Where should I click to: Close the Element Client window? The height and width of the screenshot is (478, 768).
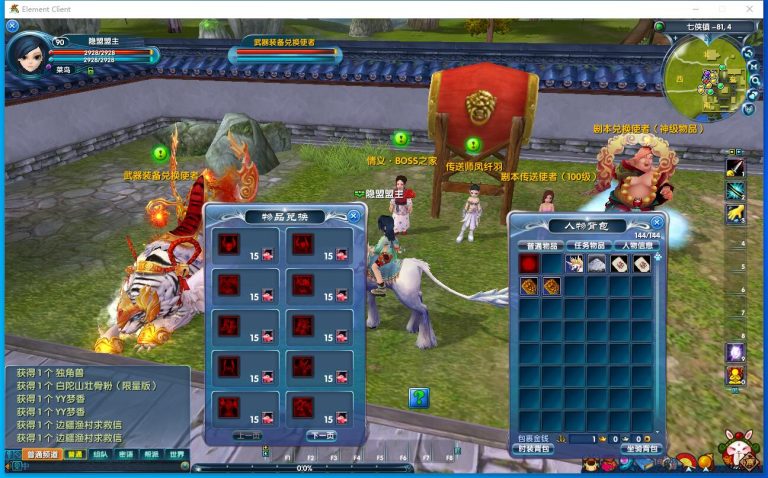point(751,9)
